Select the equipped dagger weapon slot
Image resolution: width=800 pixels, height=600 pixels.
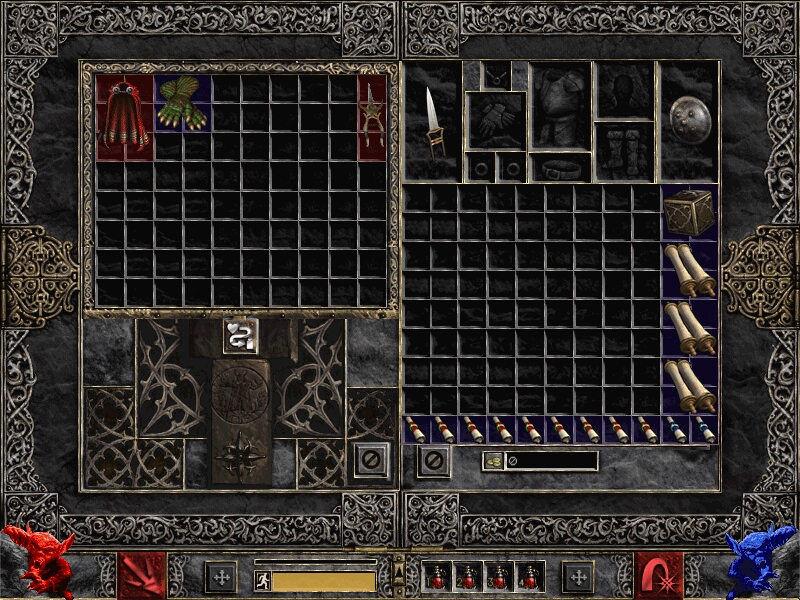432,122
